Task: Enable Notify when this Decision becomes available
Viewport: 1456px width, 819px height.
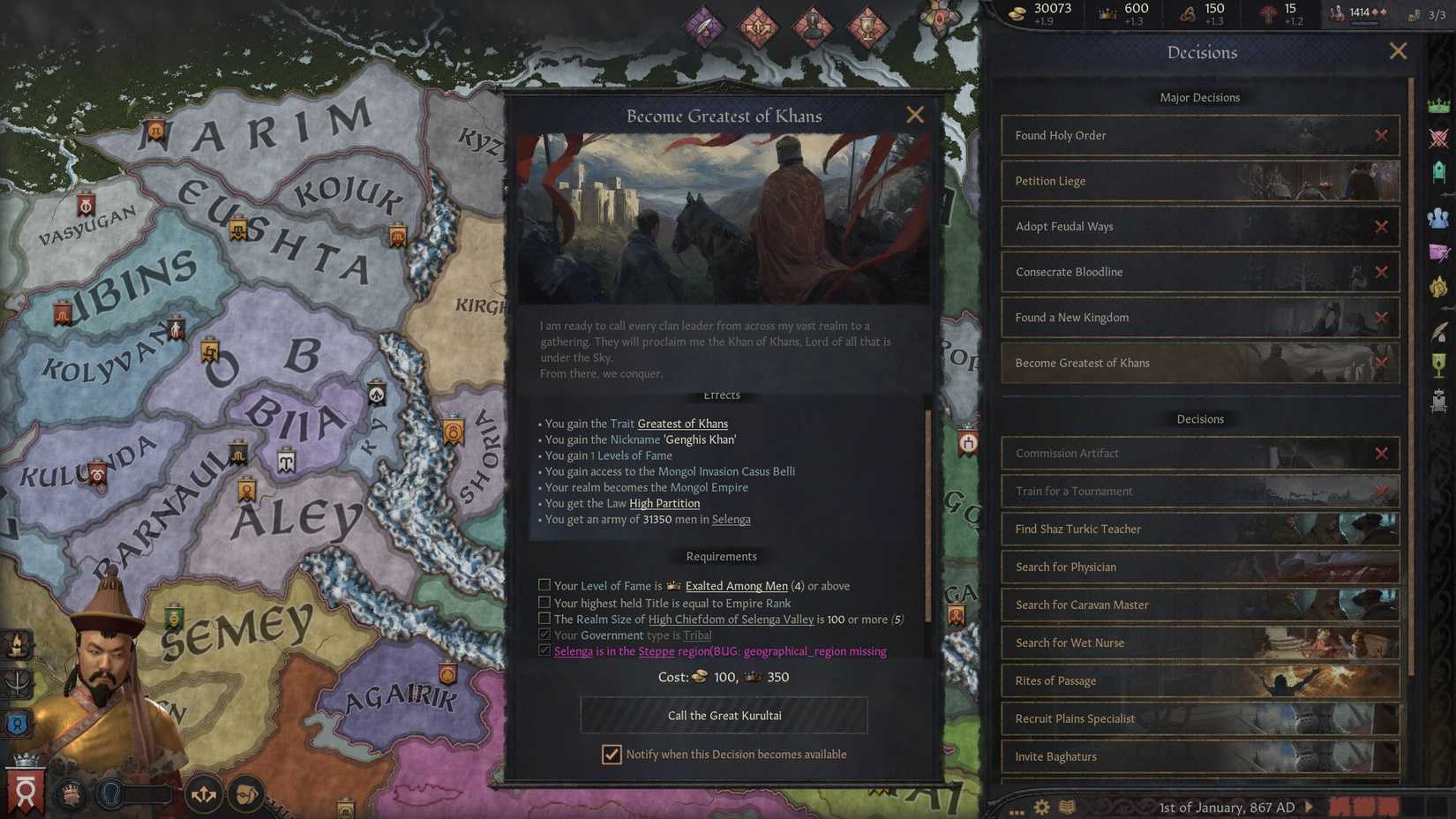Action: [612, 755]
